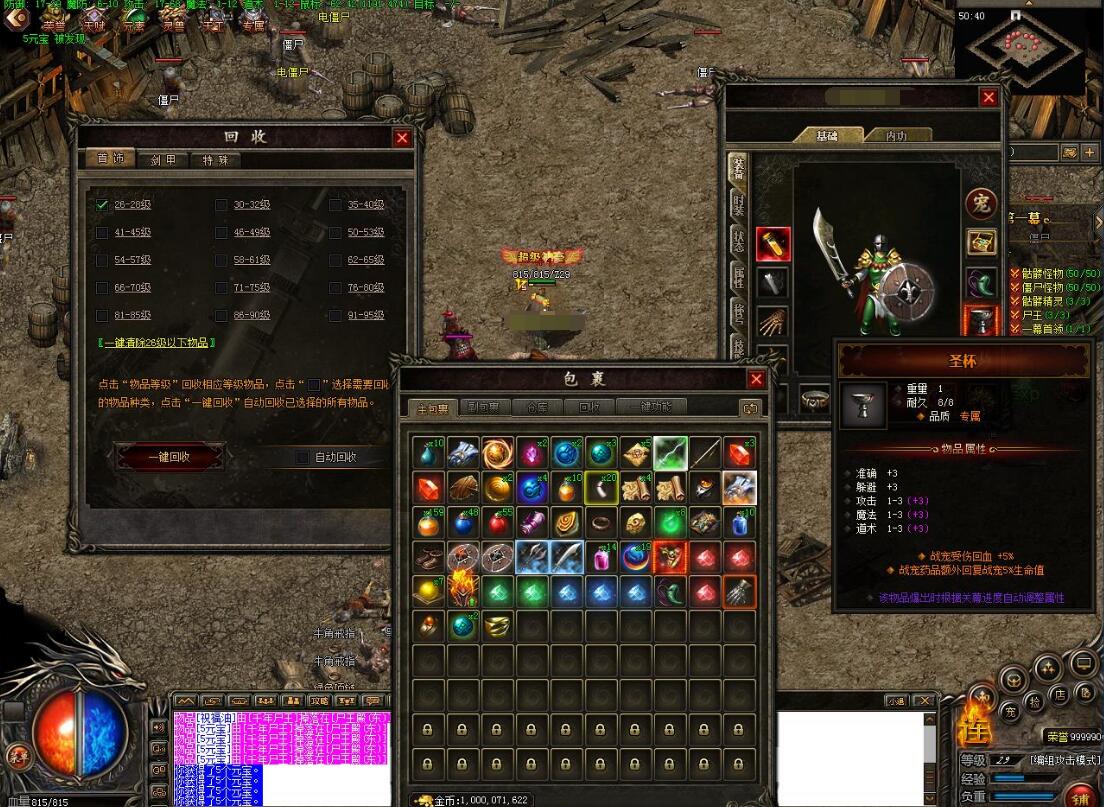Switch to the 内功 character tab
This screenshot has width=1104, height=807.
[x=895, y=136]
